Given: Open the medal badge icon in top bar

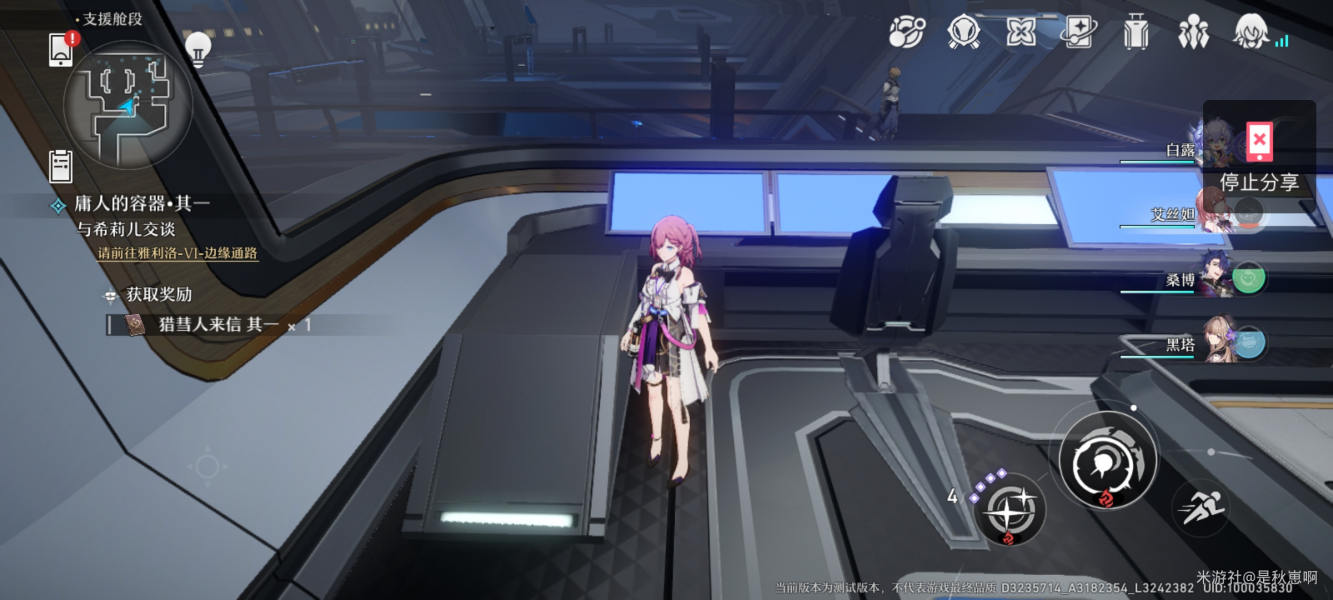Looking at the screenshot, I should click(x=964, y=32).
